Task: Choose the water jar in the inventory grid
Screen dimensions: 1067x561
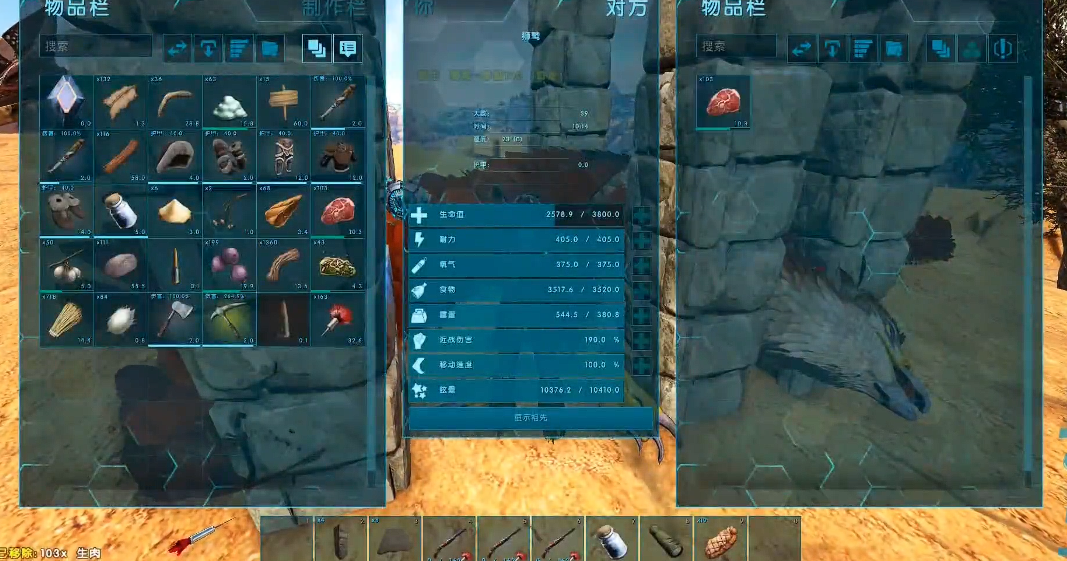Action: tap(121, 209)
